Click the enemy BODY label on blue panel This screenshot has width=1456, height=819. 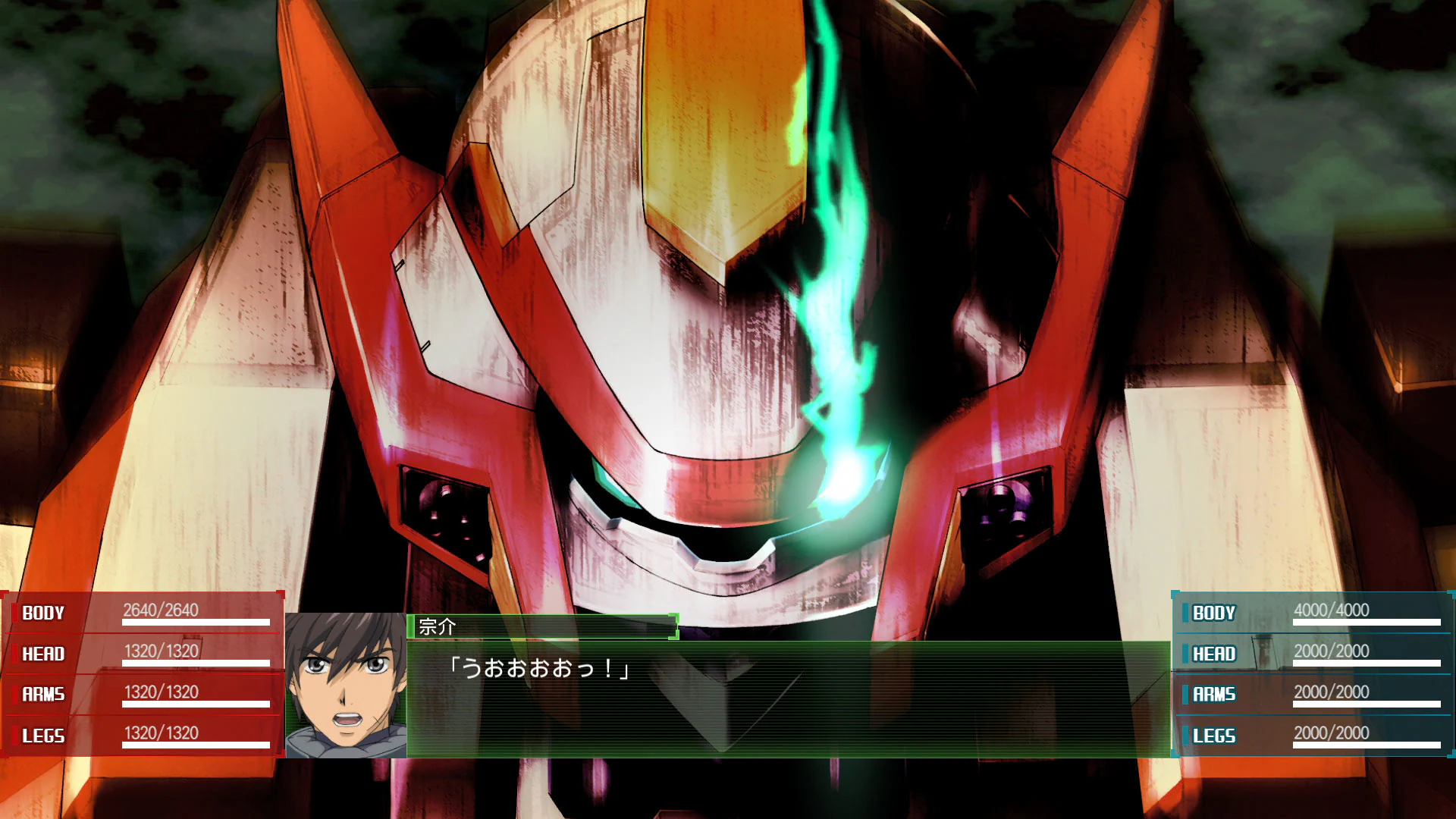pyautogui.click(x=1213, y=613)
